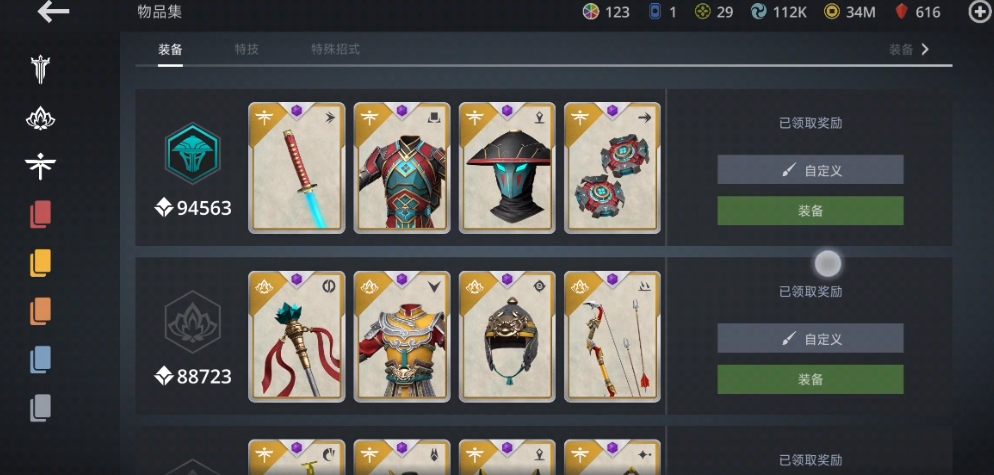This screenshot has width=994, height=475.
Task: Equip the 94563 power set with green 装备
Action: (x=810, y=211)
